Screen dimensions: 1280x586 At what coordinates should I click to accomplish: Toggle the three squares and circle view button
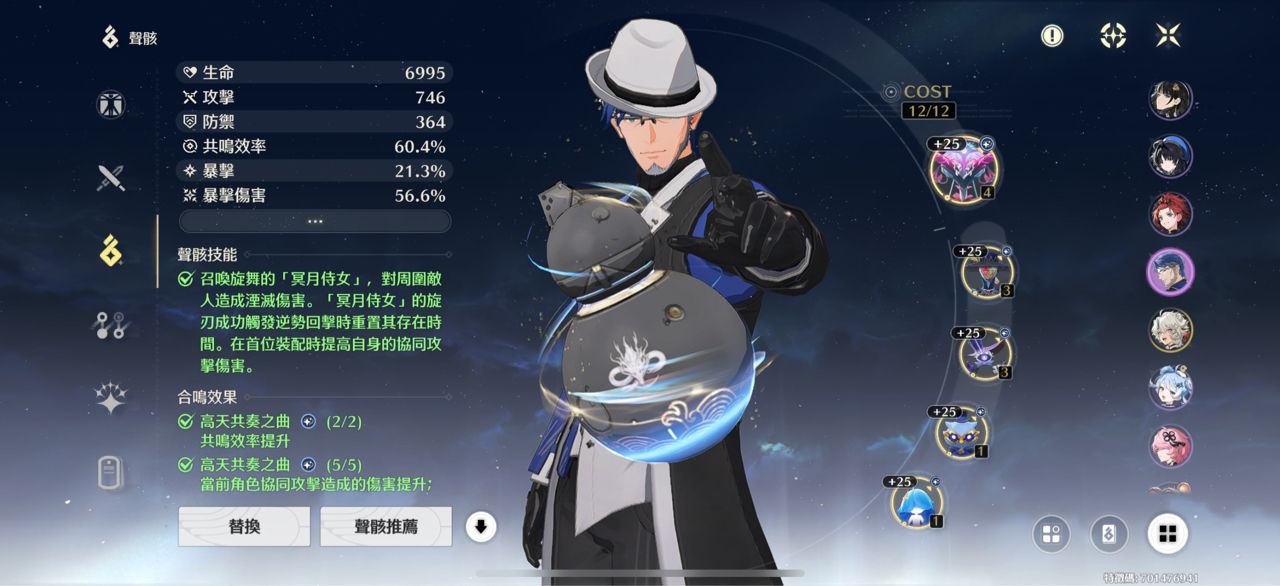point(1050,534)
